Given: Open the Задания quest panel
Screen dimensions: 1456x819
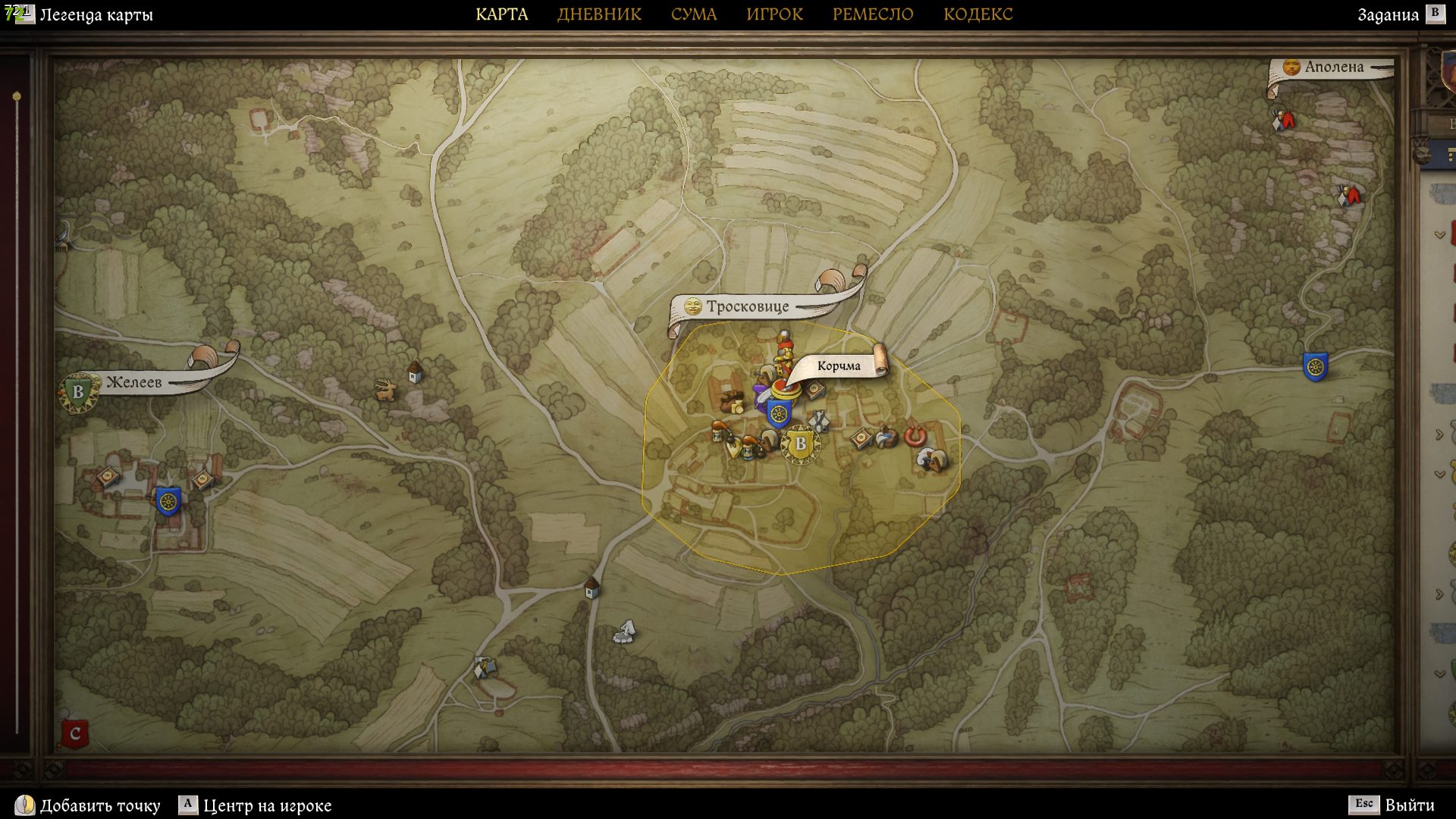Looking at the screenshot, I should point(1388,15).
